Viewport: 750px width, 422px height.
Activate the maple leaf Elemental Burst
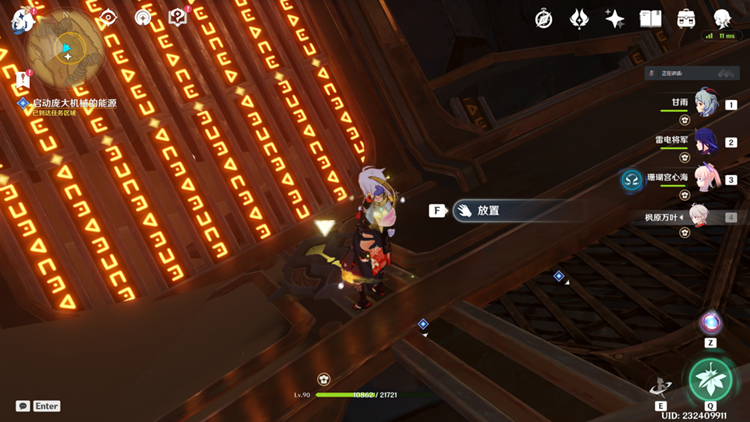(x=711, y=379)
